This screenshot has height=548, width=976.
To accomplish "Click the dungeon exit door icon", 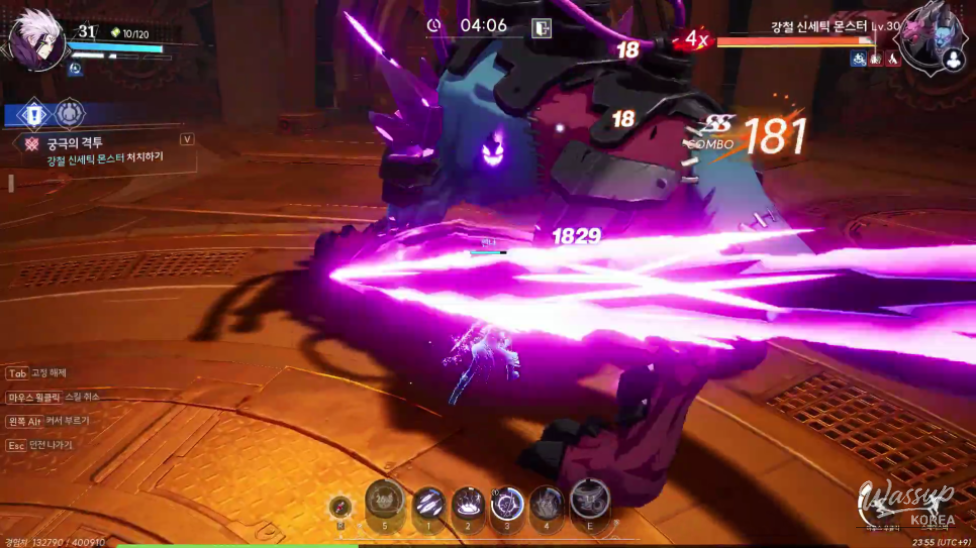I will pyautogui.click(x=541, y=28).
